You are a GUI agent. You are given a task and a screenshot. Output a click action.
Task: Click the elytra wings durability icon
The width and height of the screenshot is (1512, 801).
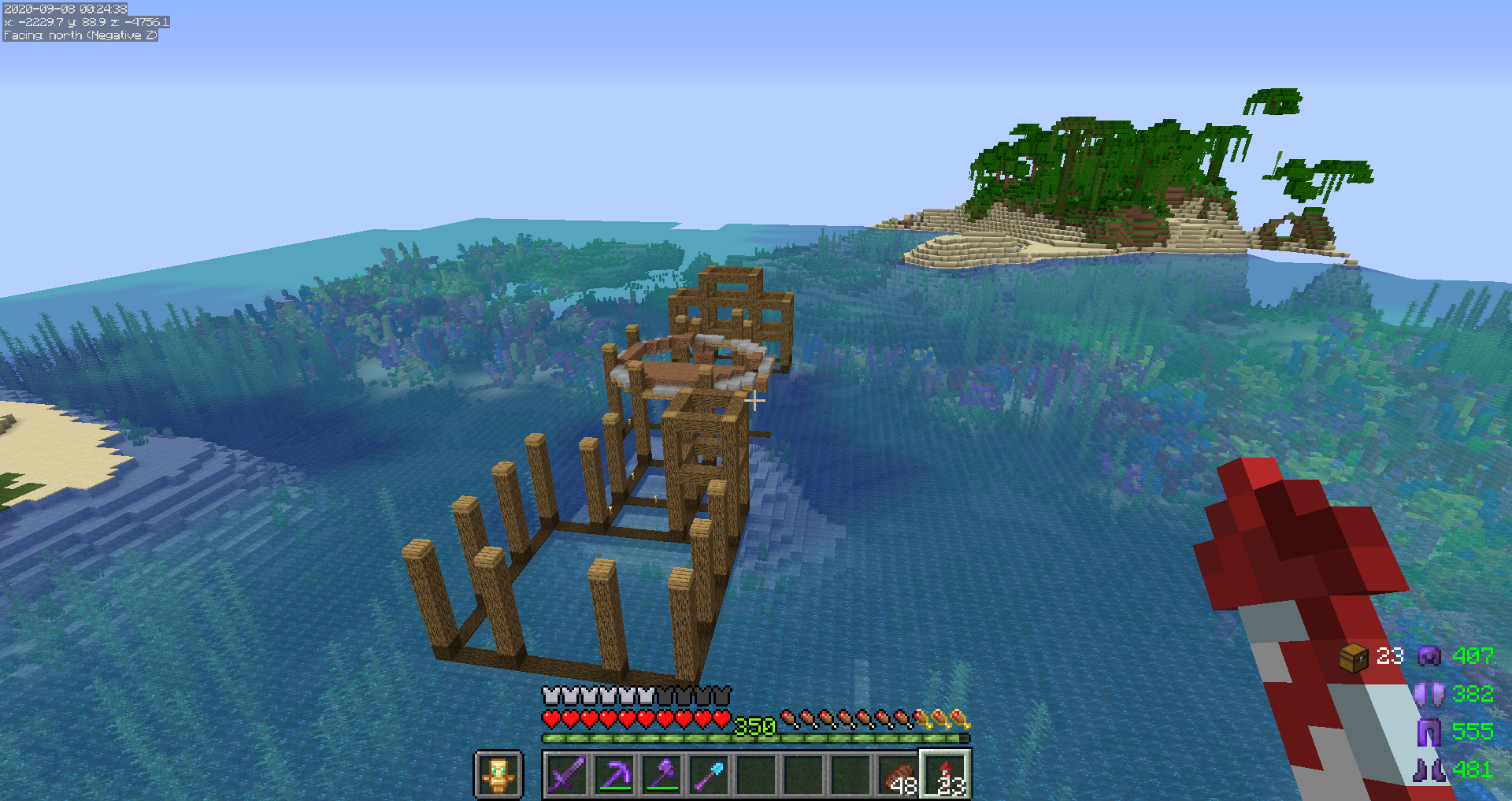(x=1429, y=694)
